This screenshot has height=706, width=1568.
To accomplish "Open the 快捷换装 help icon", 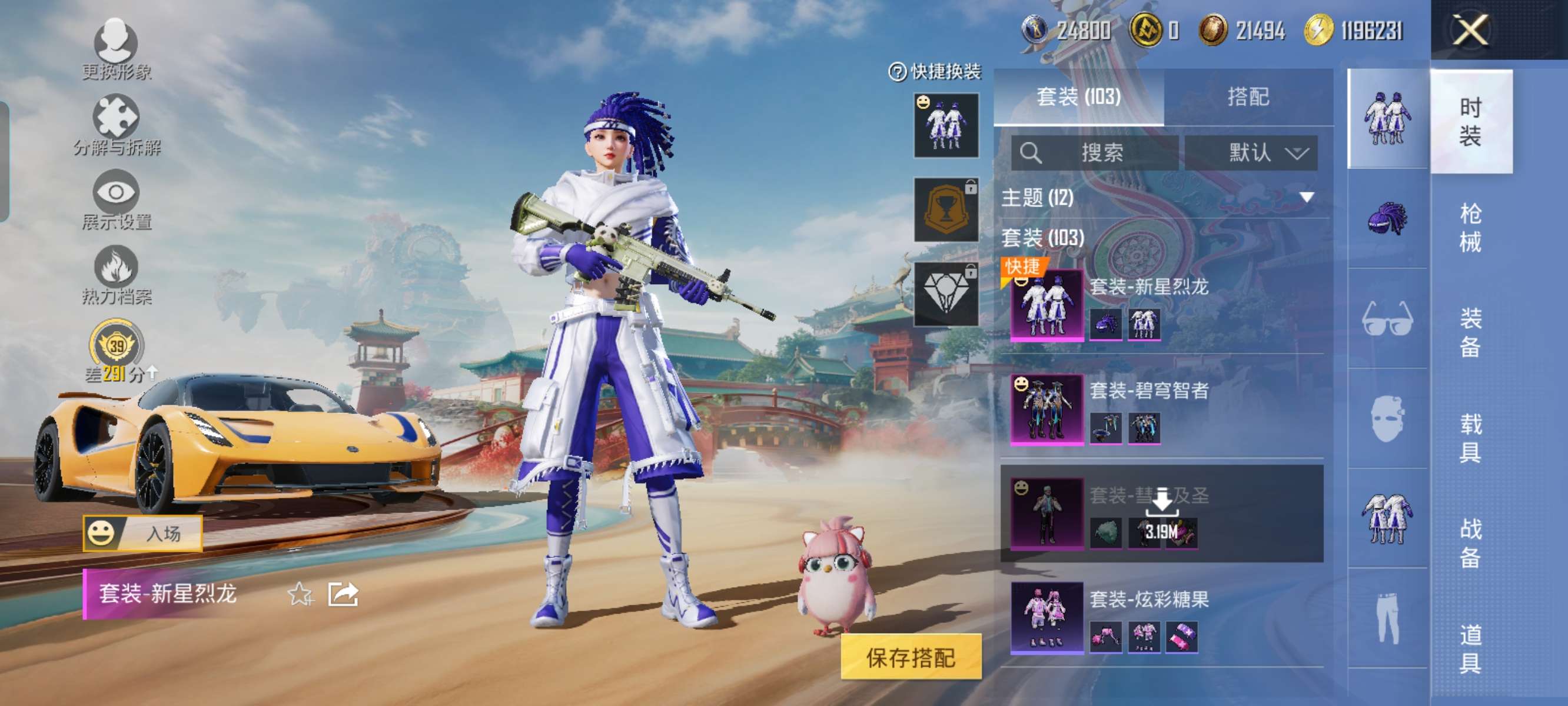I will pos(897,72).
